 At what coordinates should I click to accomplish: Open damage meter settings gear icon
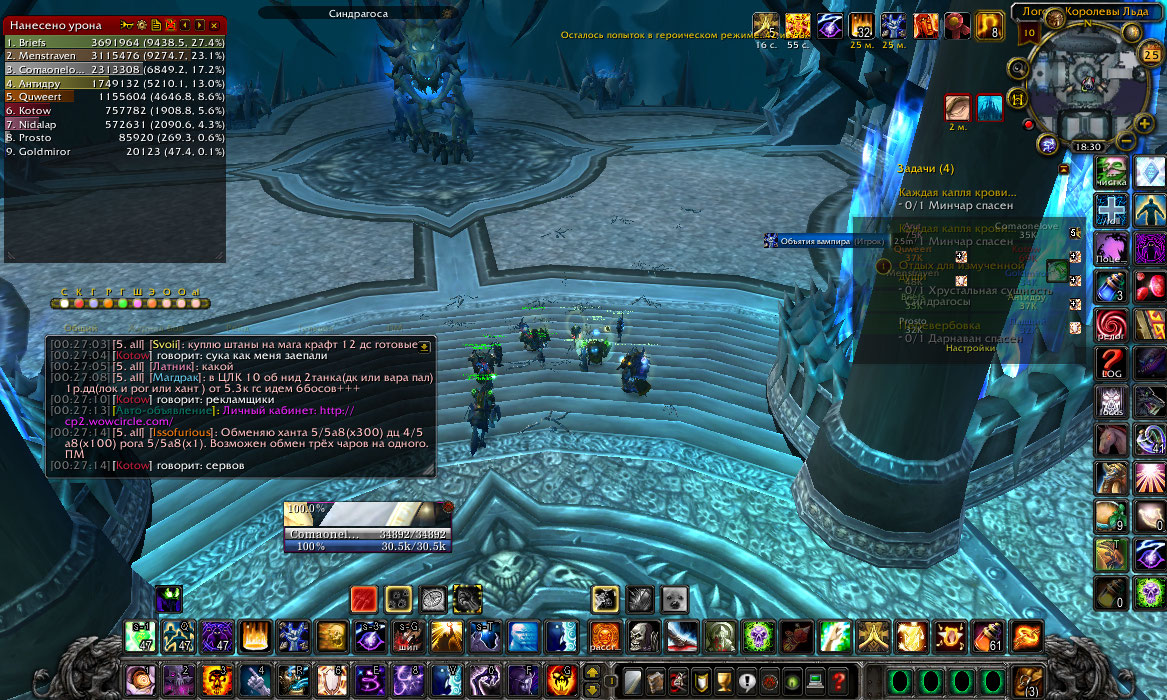pos(141,24)
